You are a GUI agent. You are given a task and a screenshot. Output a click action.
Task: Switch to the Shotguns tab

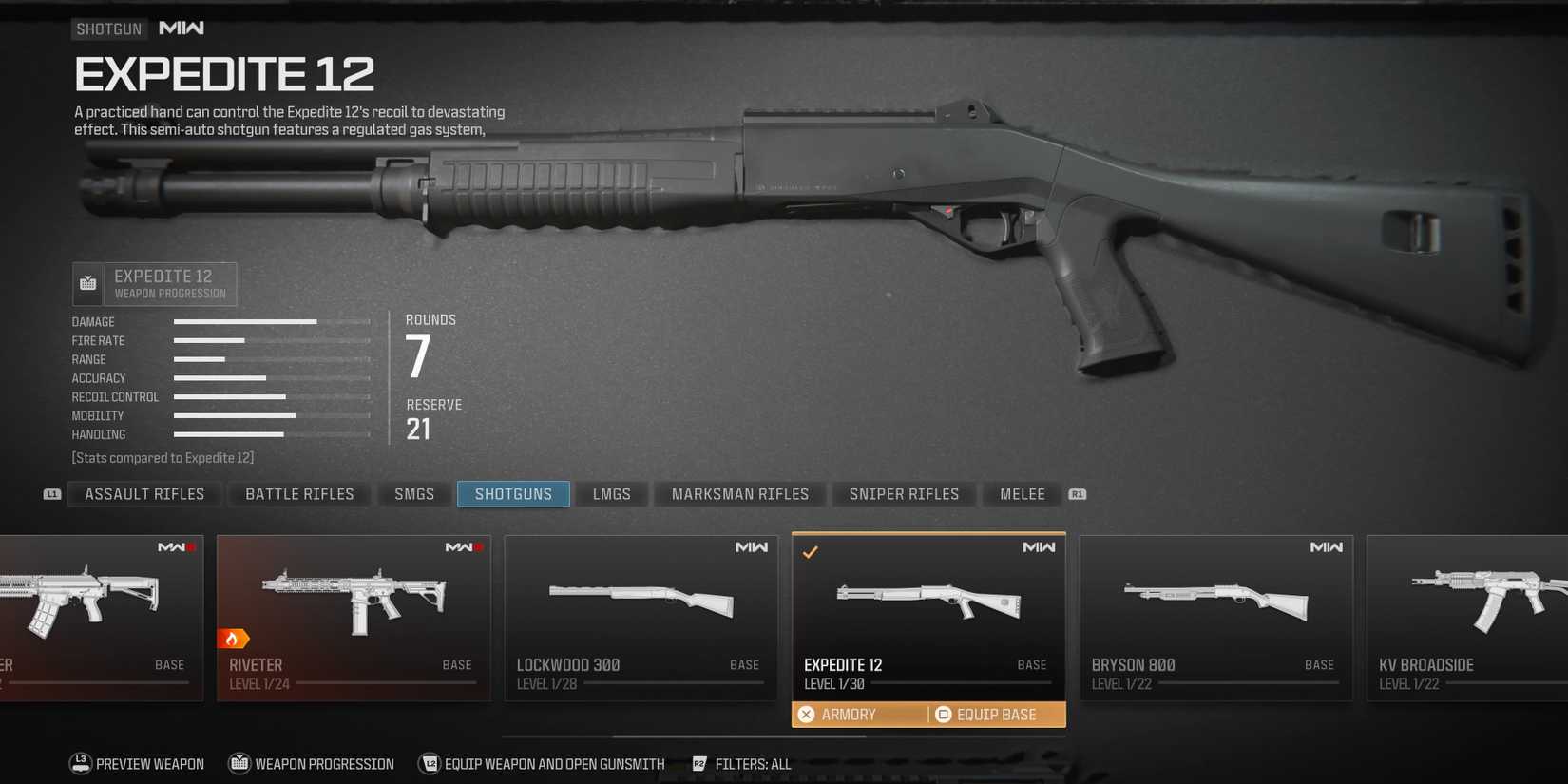[513, 493]
